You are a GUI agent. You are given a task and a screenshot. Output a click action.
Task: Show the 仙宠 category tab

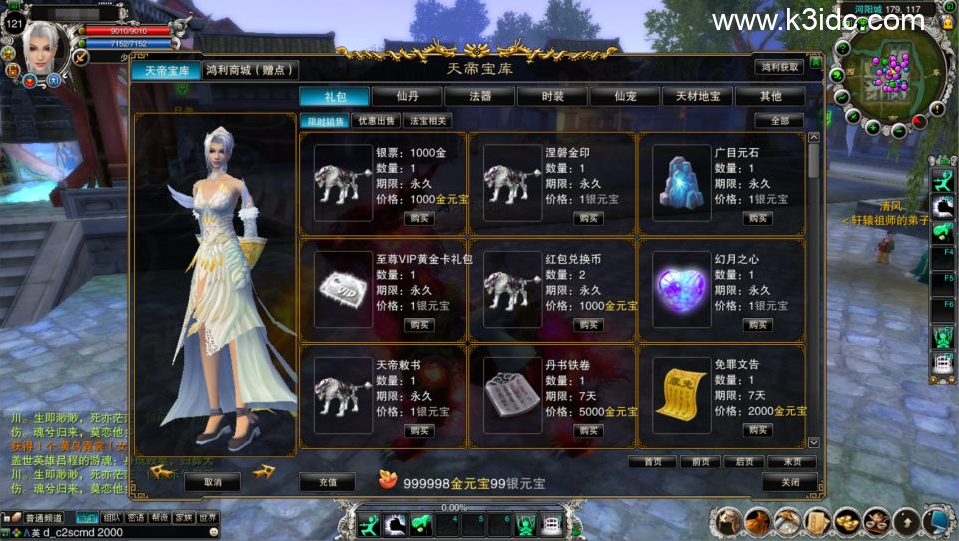(x=625, y=96)
